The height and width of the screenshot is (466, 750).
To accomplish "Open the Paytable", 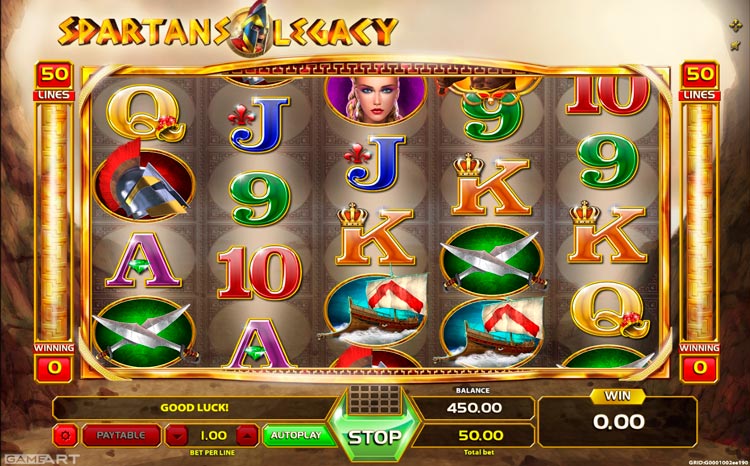I will pos(121,436).
